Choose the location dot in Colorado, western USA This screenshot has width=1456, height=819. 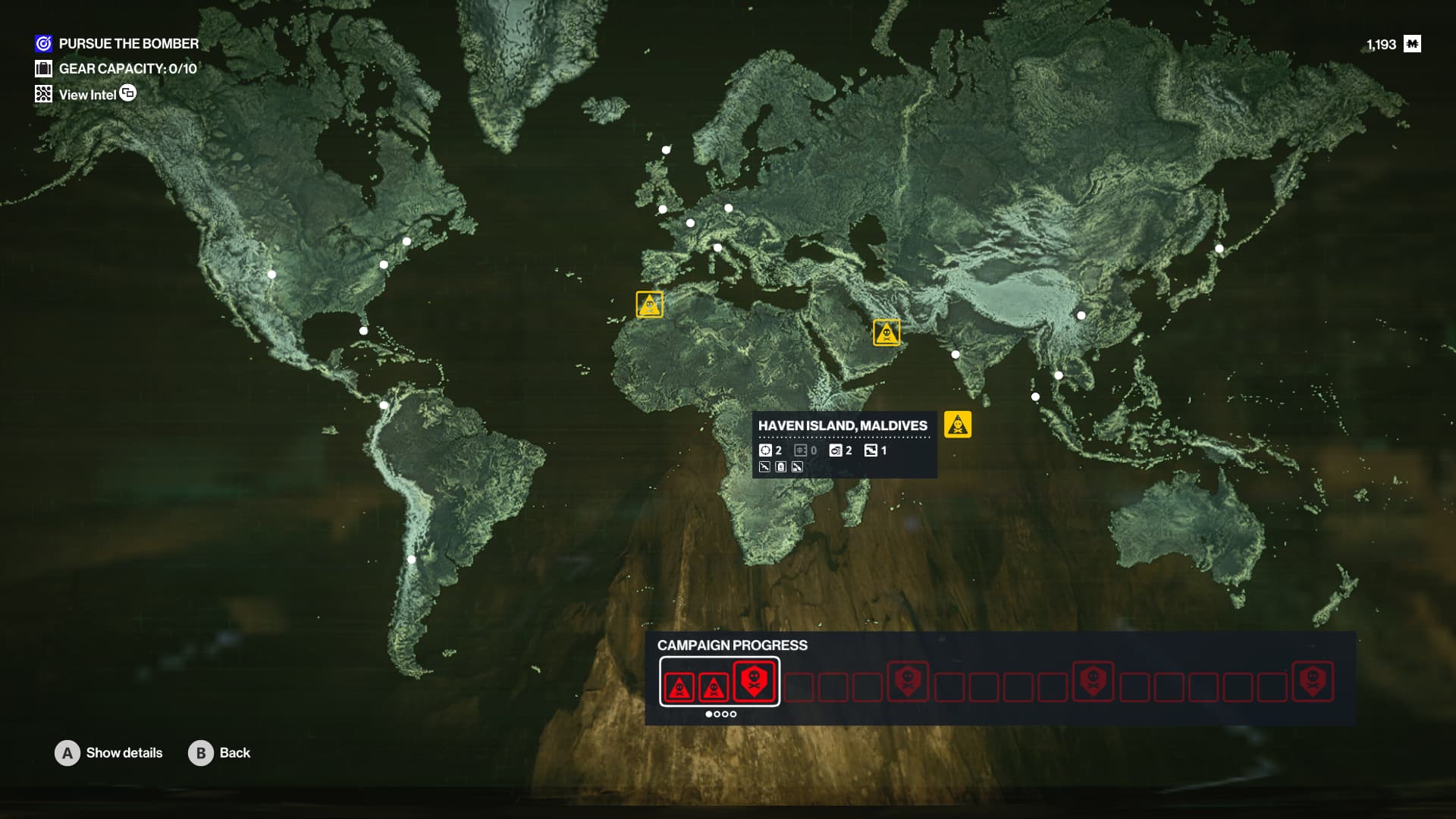tap(271, 275)
